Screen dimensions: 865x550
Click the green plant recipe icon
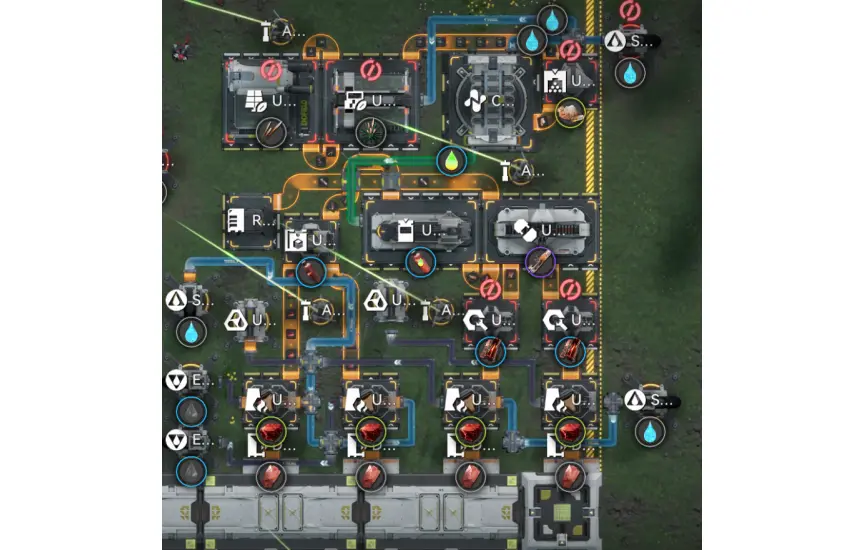[371, 131]
